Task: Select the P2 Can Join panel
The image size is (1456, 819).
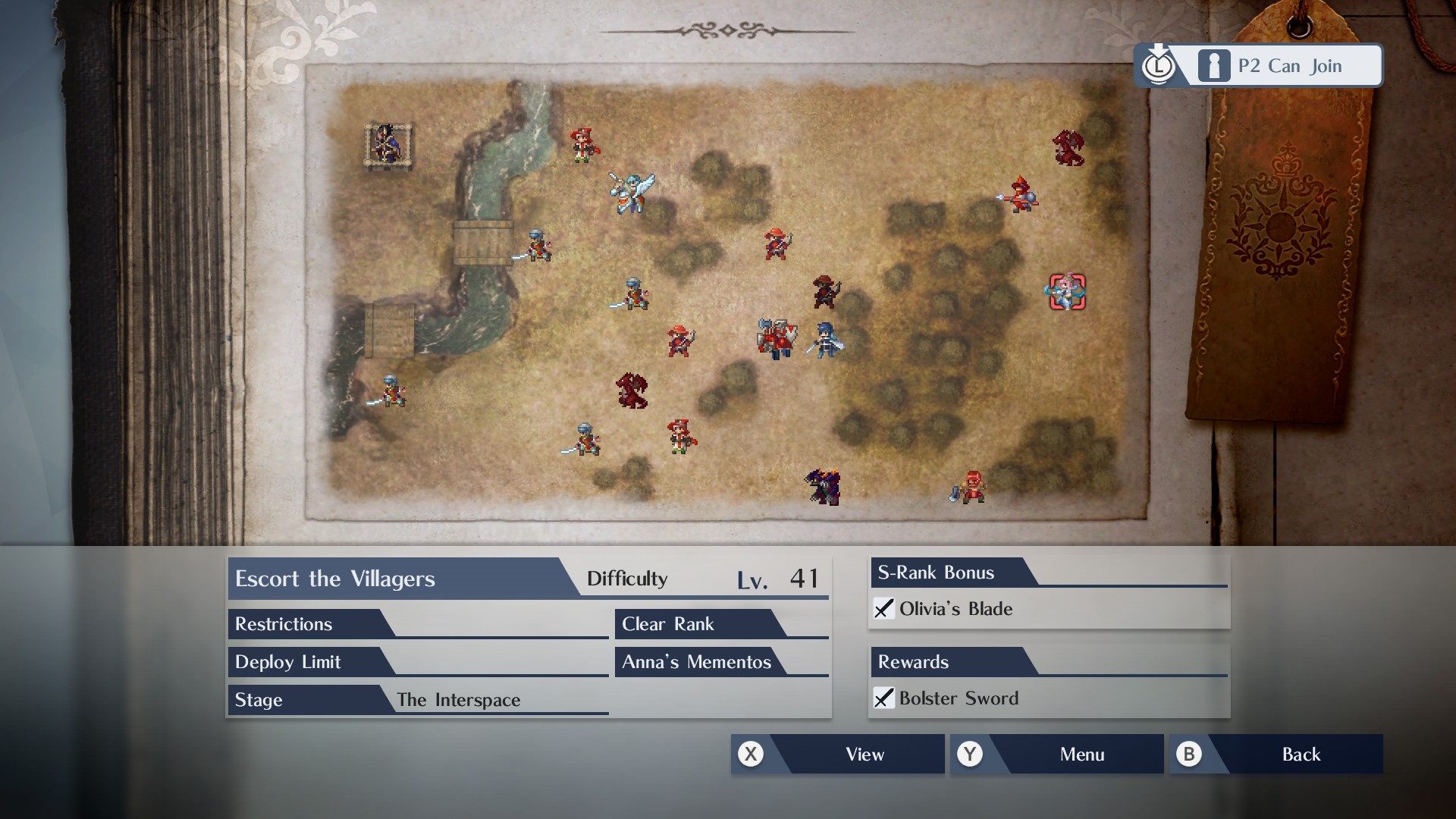Action: click(1259, 66)
